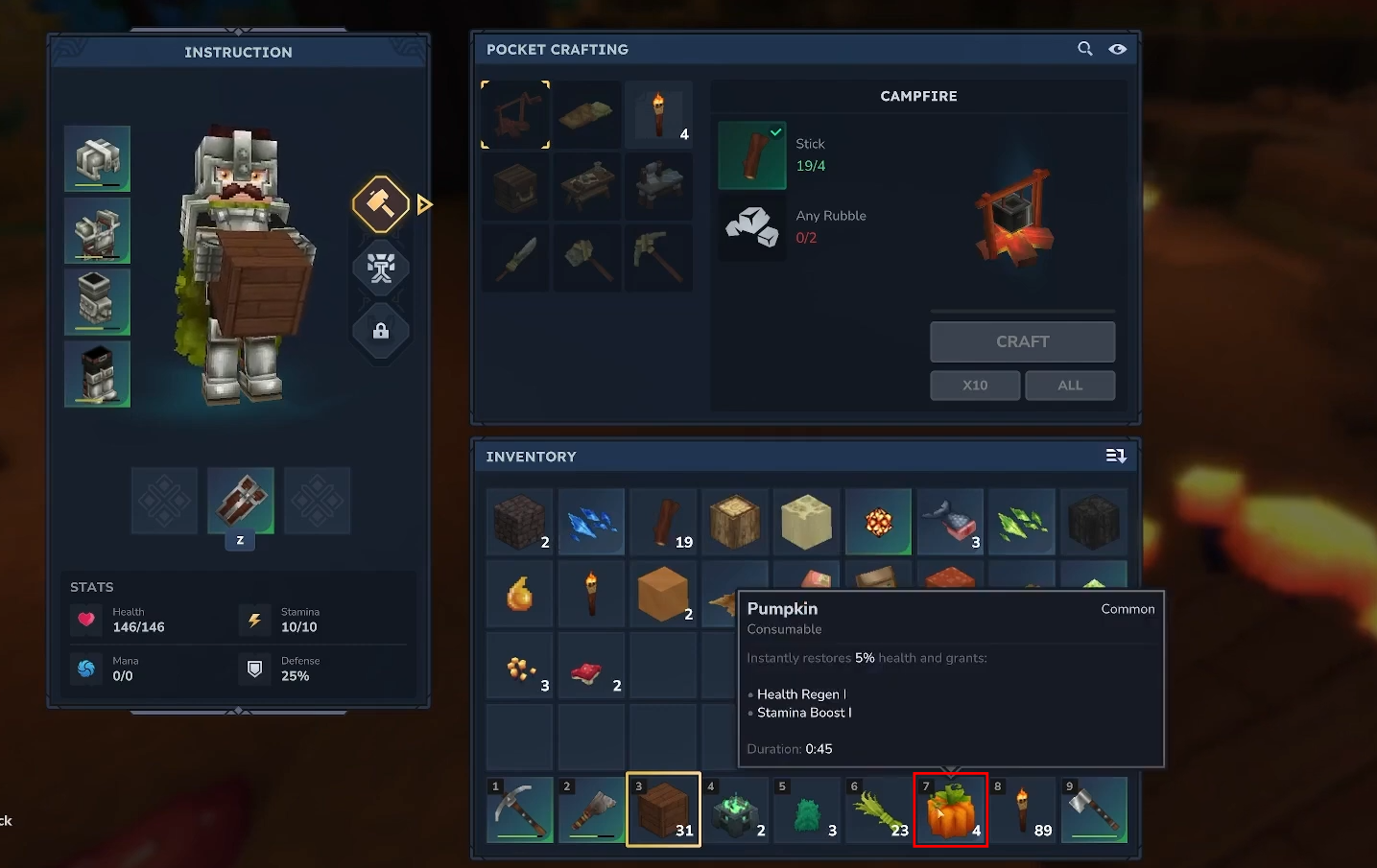Select the torch stack of 89
This screenshot has height=868, width=1377.
click(1023, 810)
